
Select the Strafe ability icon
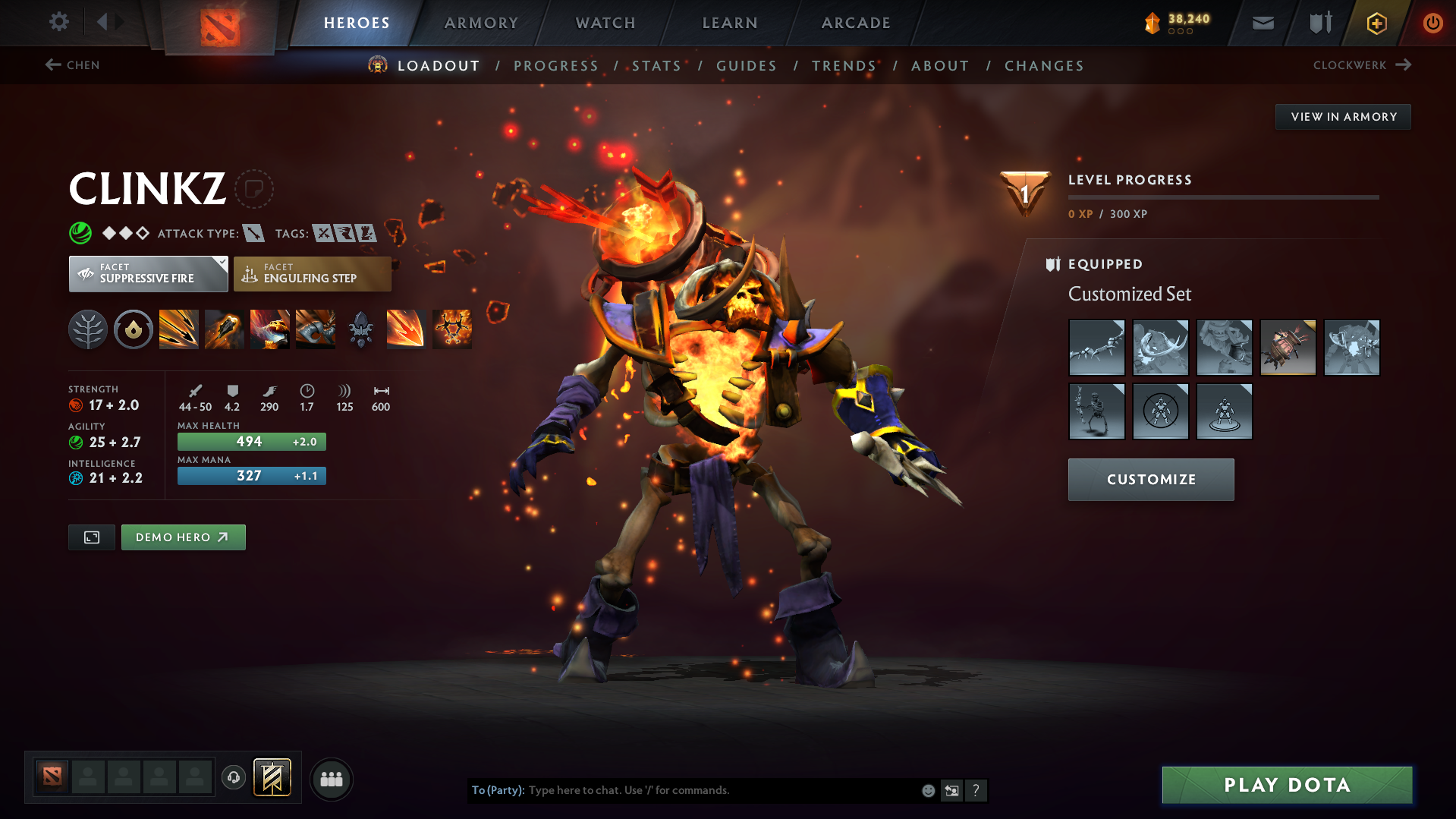click(179, 329)
